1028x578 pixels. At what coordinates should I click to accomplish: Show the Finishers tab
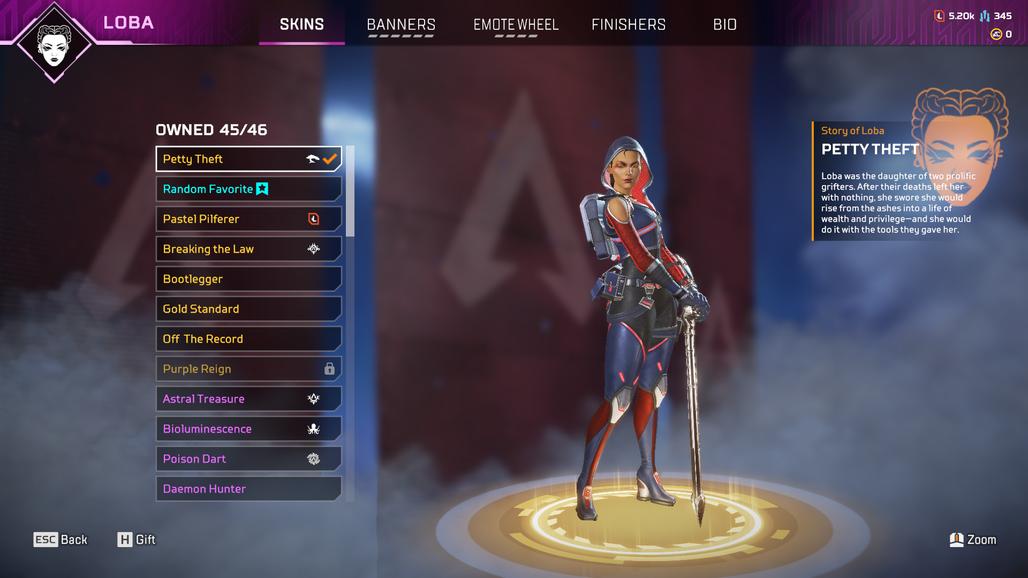[x=628, y=24]
